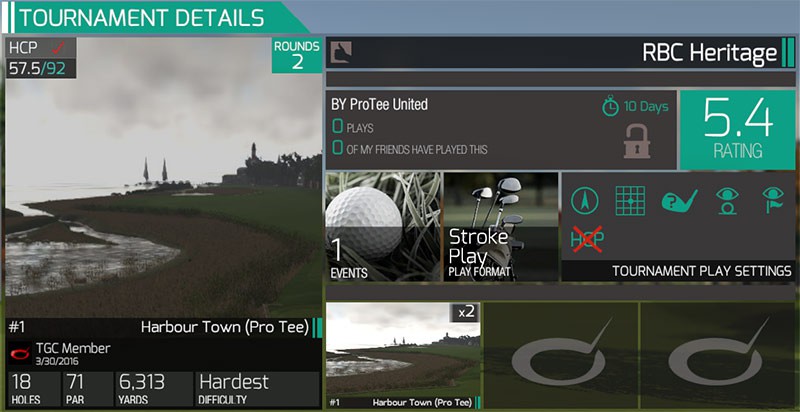The image size is (800, 412).
Task: Select the Harbour Town round thumbnail
Action: pyautogui.click(x=403, y=355)
